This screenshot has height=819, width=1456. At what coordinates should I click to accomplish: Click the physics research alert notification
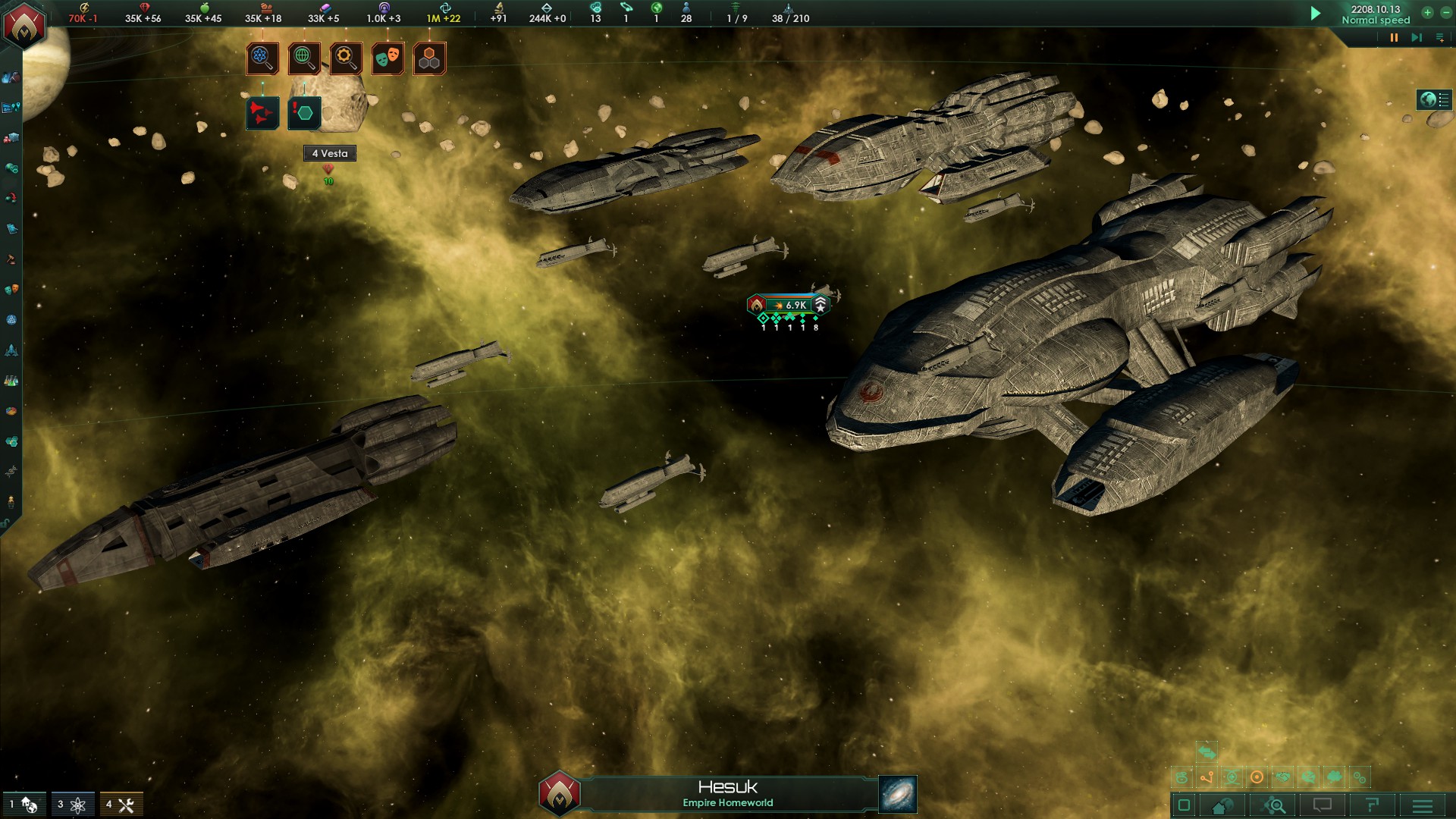[x=262, y=58]
